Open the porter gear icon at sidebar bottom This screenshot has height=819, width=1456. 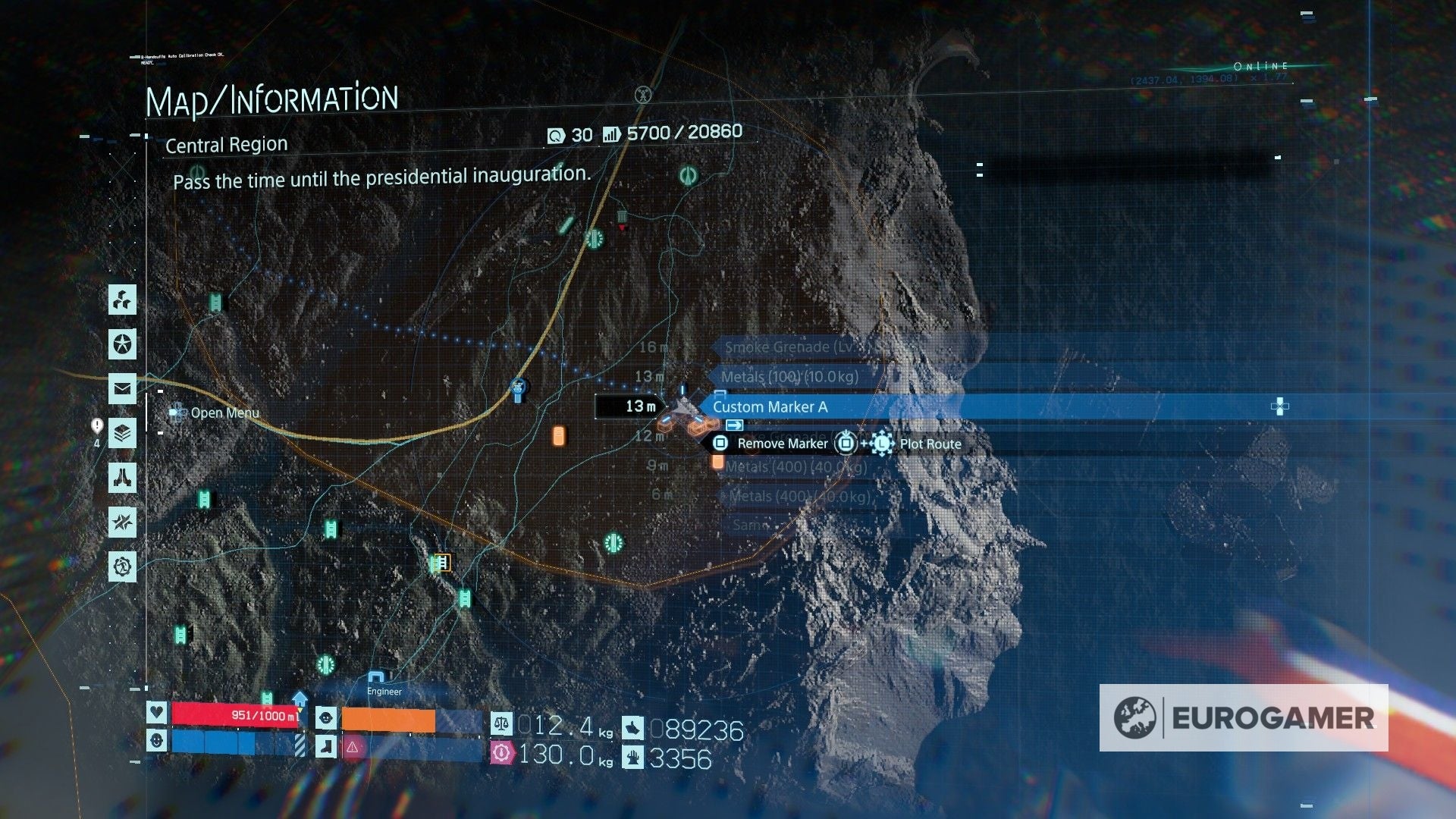click(121, 566)
